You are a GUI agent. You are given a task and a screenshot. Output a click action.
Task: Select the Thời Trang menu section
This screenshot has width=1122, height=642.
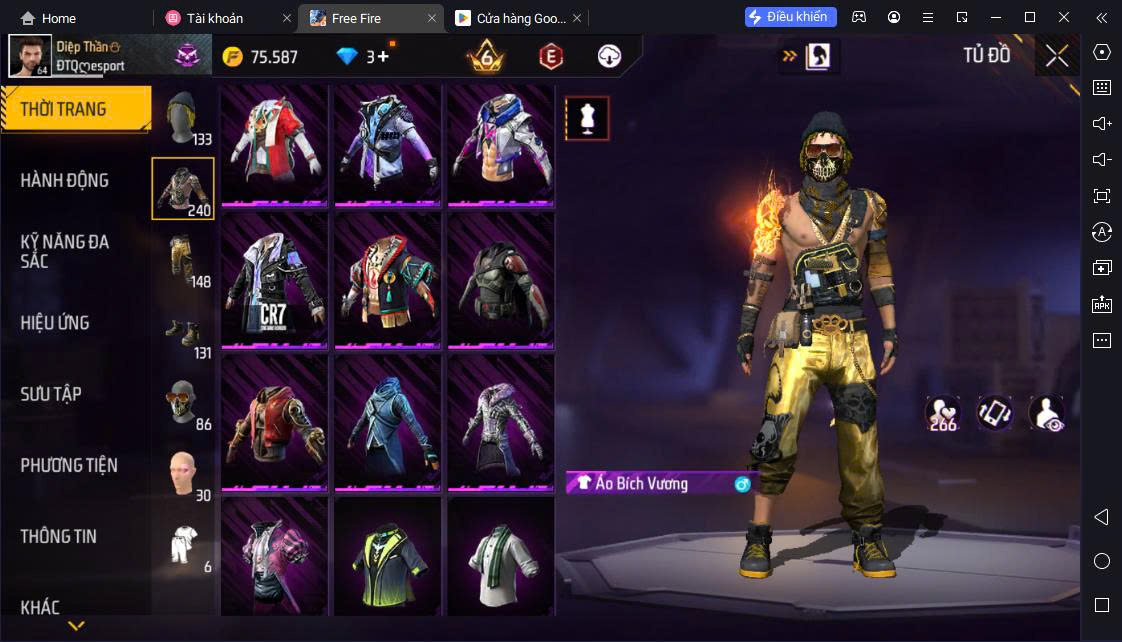click(x=63, y=109)
